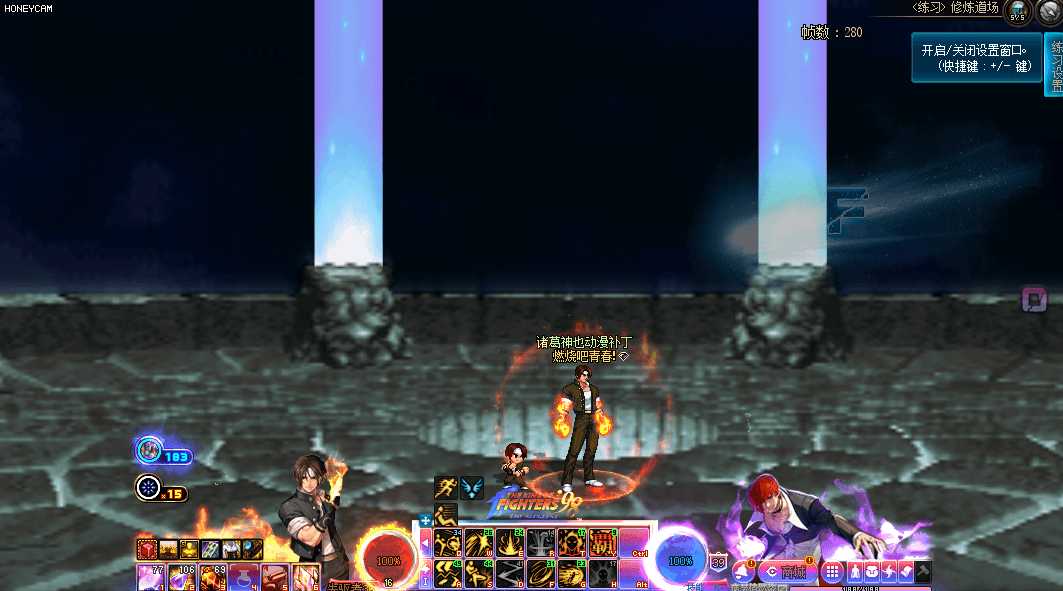Trigger the 霸 character skill on Y
This screenshot has height=591, width=1063.
603,543
